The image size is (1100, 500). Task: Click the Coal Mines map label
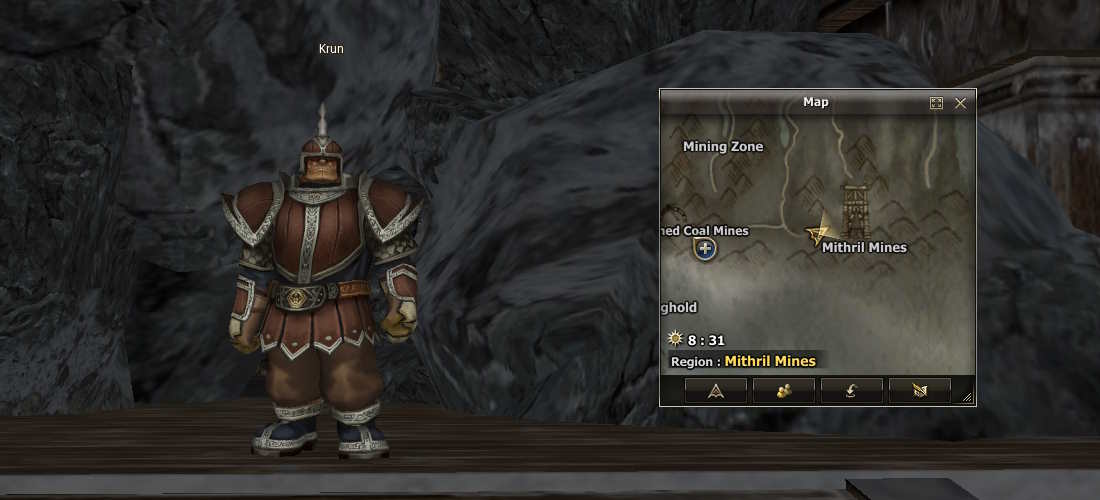[x=704, y=230]
